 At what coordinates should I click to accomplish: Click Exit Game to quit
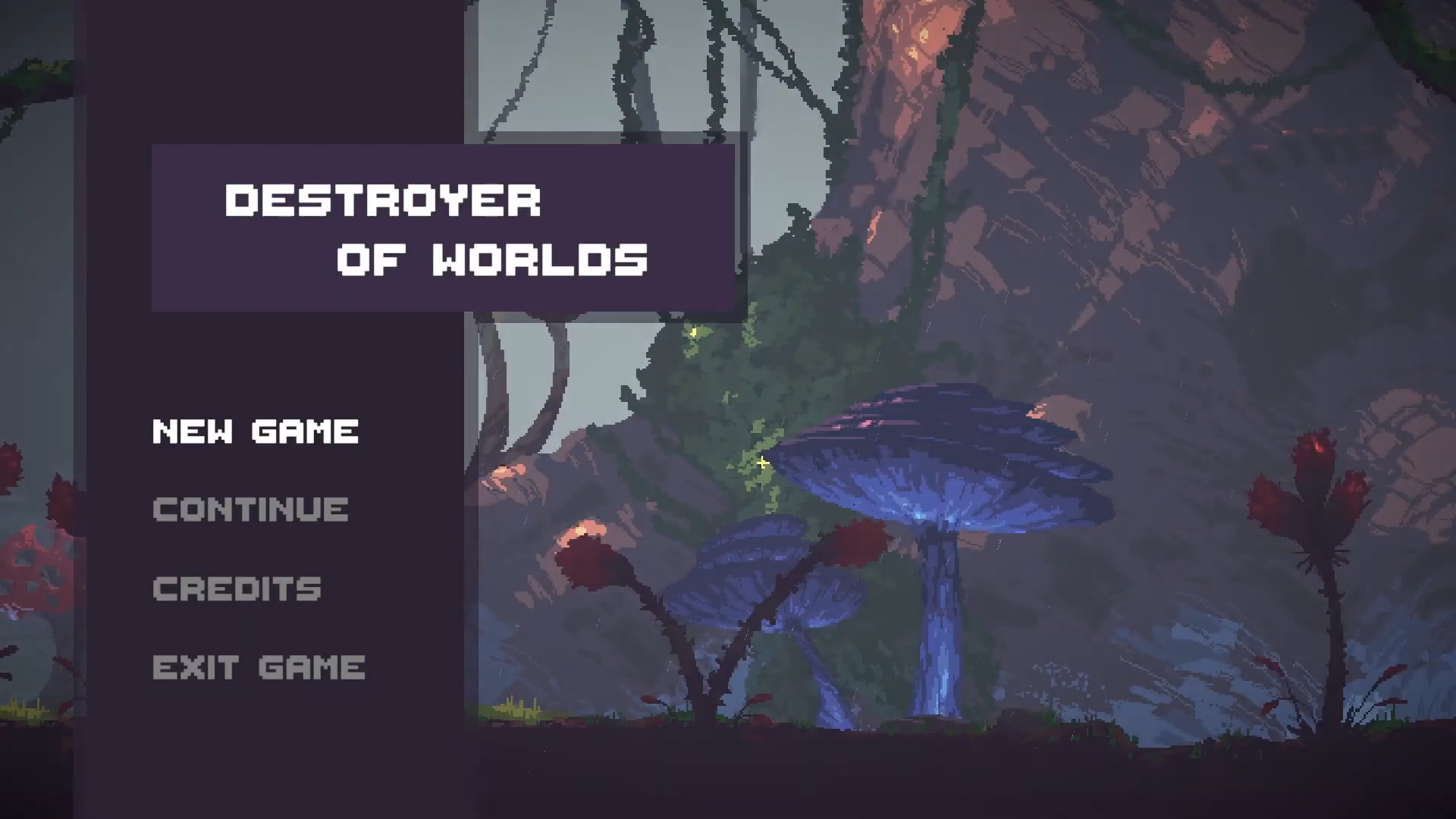258,667
